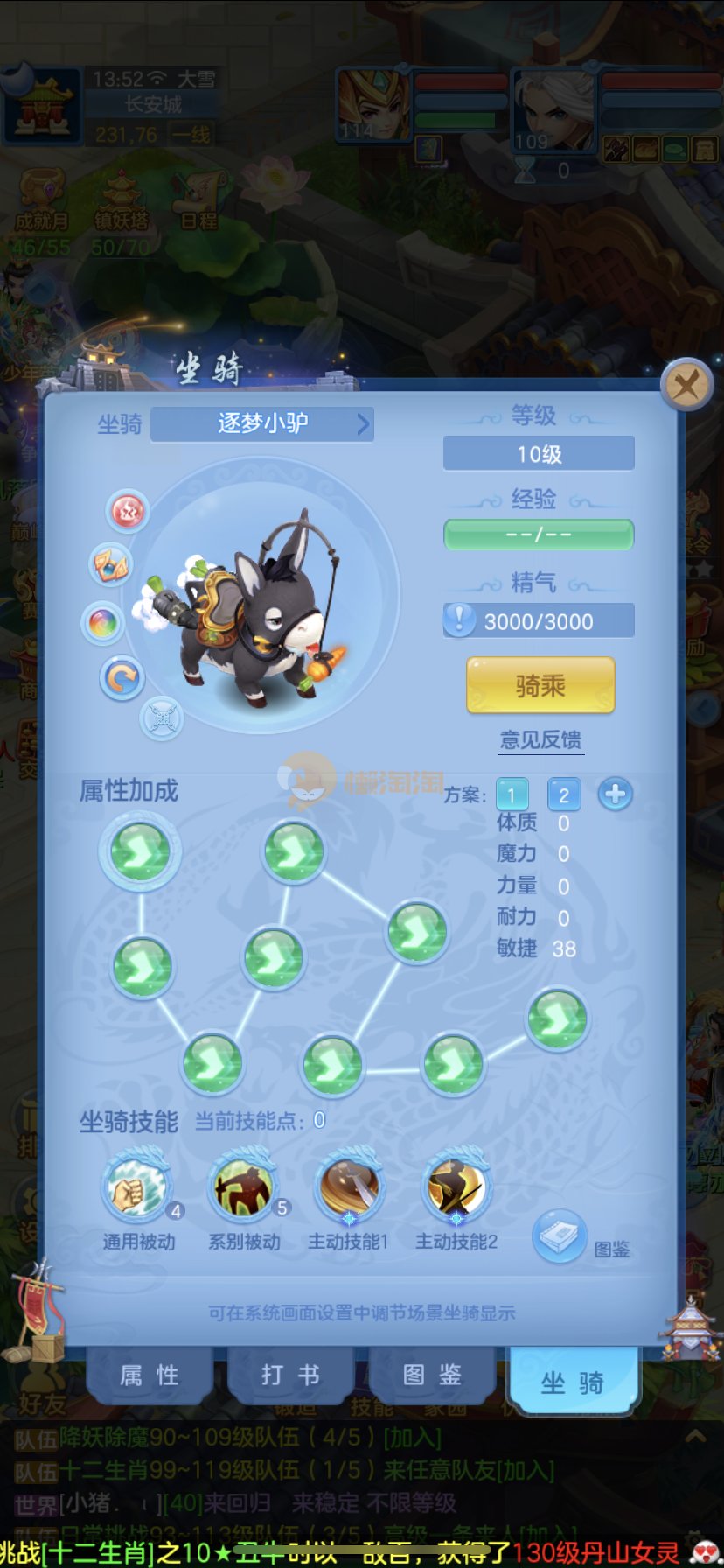Select attribute plan 1

[x=512, y=794]
